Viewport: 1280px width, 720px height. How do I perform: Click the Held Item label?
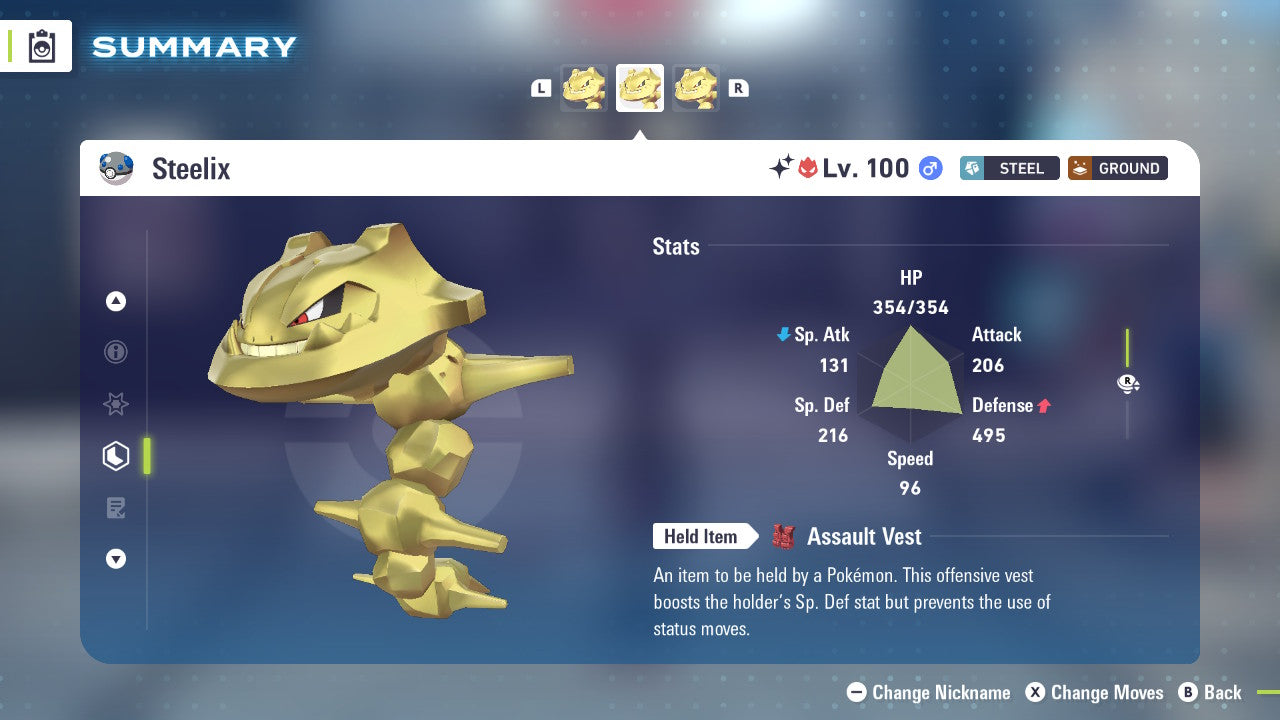(702, 536)
